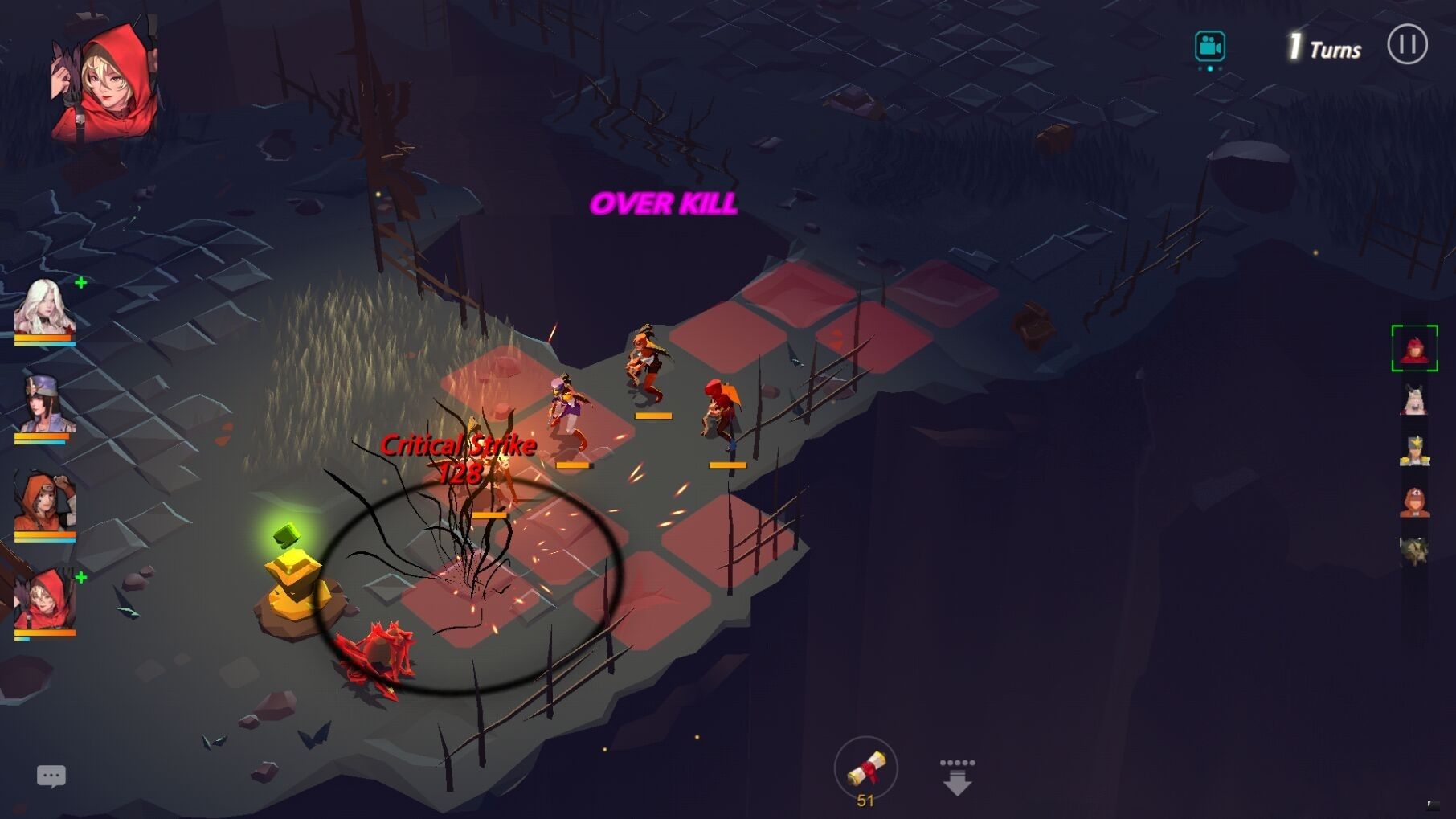This screenshot has height=819, width=1456.
Task: Select the purple-hat hero portrait
Action: (x=45, y=404)
